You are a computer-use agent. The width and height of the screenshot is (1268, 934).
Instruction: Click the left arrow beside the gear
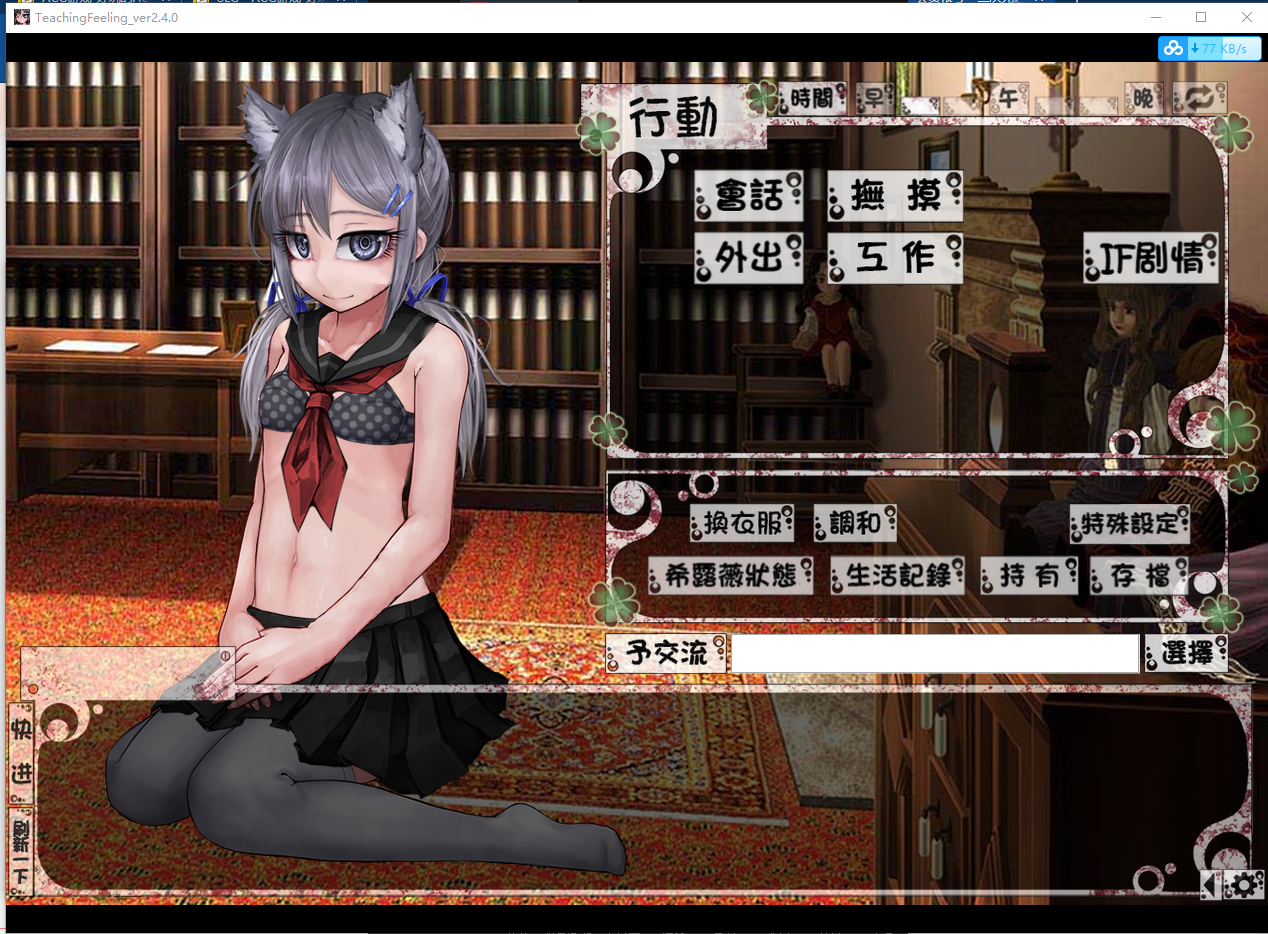click(x=1210, y=885)
